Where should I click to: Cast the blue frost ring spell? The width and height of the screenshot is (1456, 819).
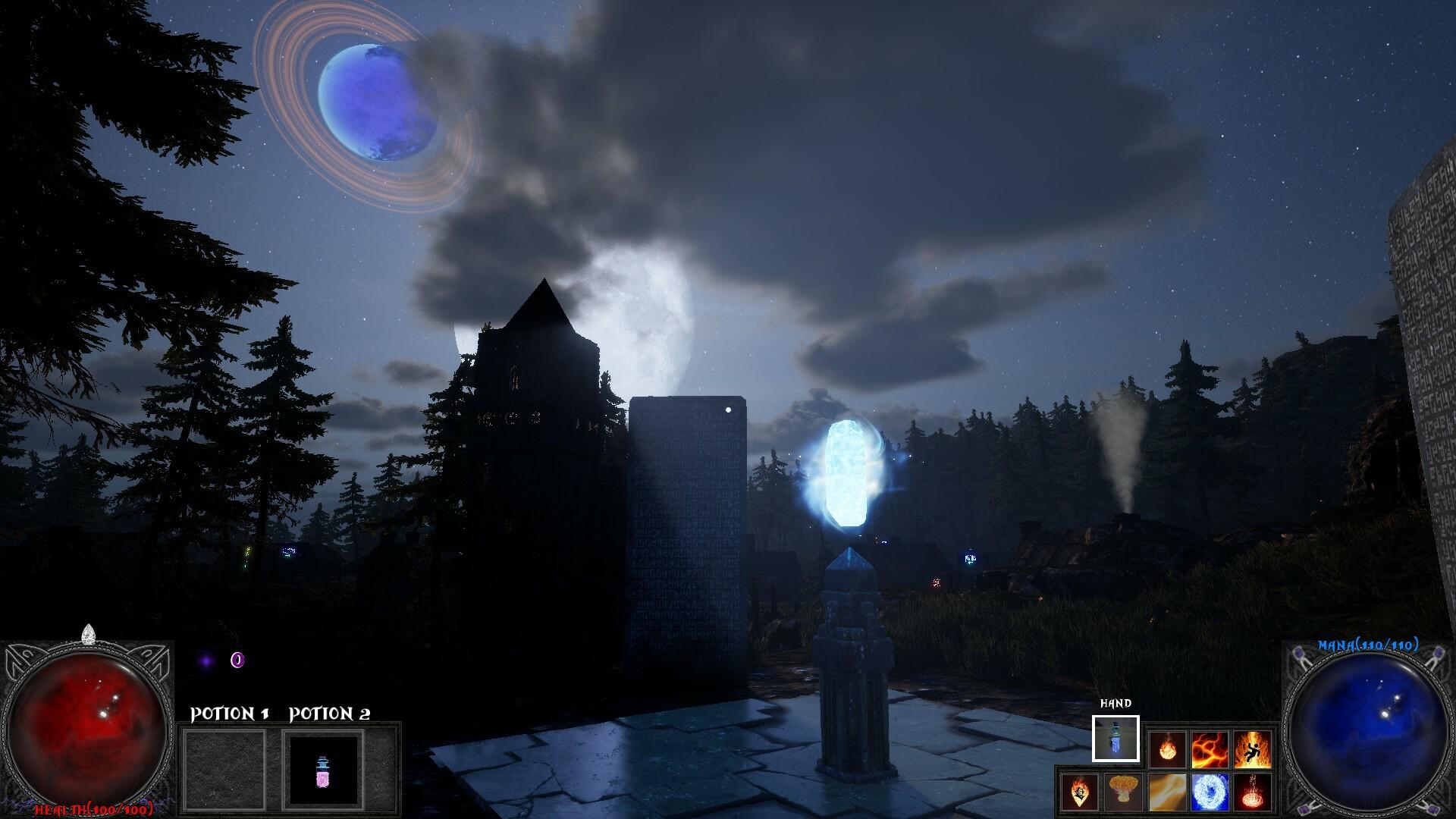coord(1210,792)
